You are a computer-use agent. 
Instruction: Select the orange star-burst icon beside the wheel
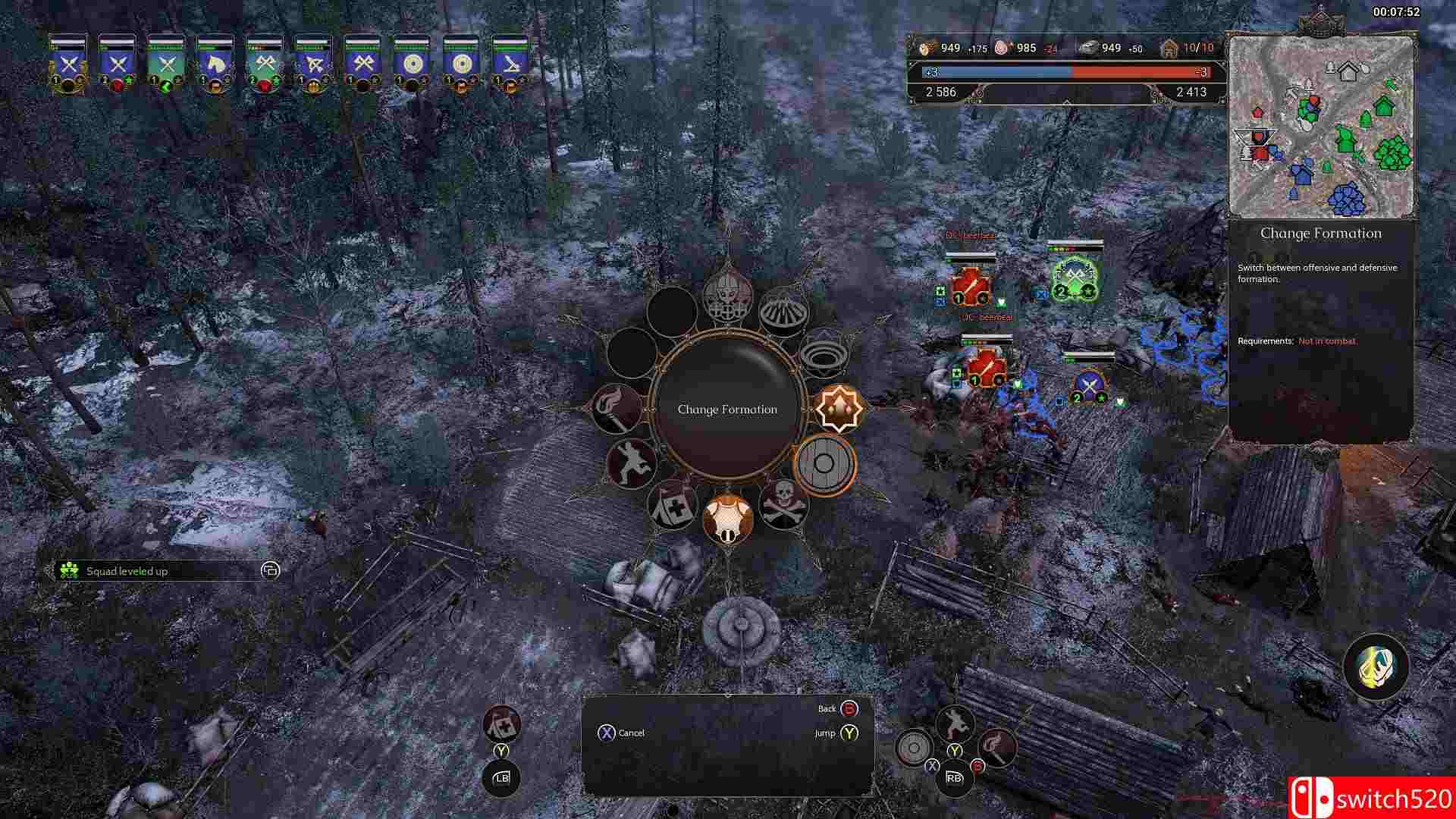pos(839,409)
